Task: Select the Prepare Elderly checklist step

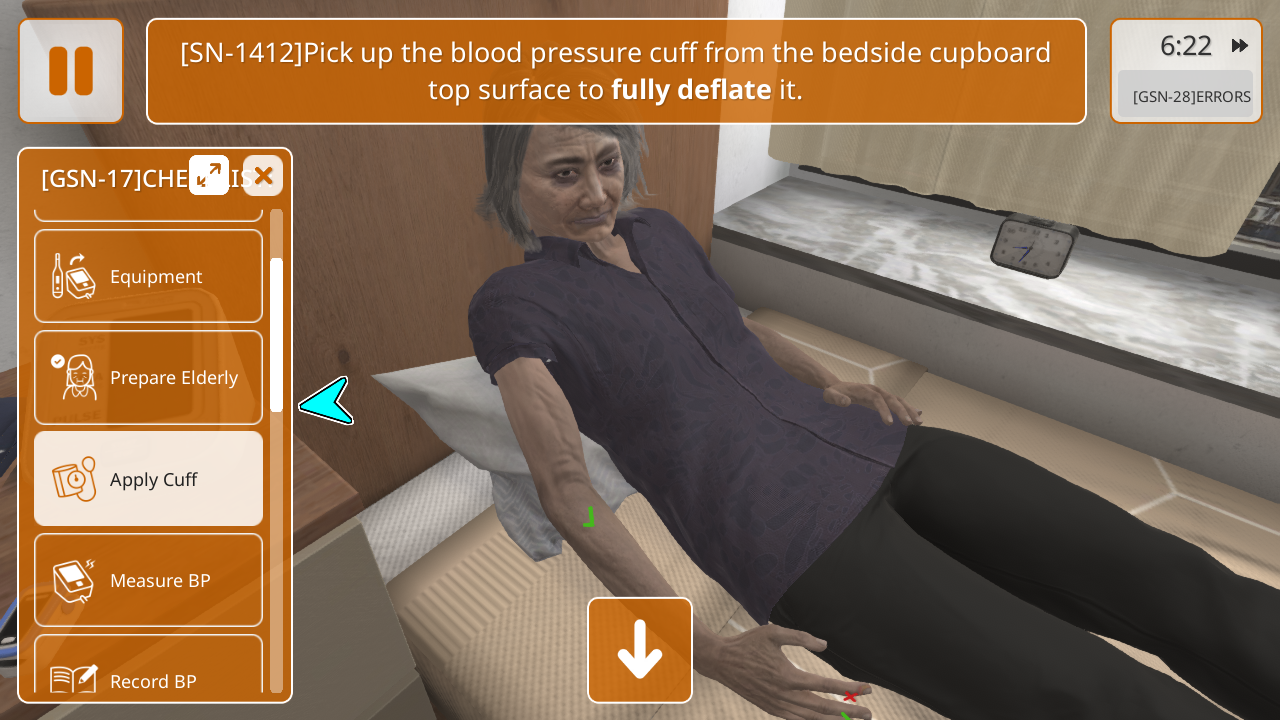Action: pyautogui.click(x=149, y=378)
